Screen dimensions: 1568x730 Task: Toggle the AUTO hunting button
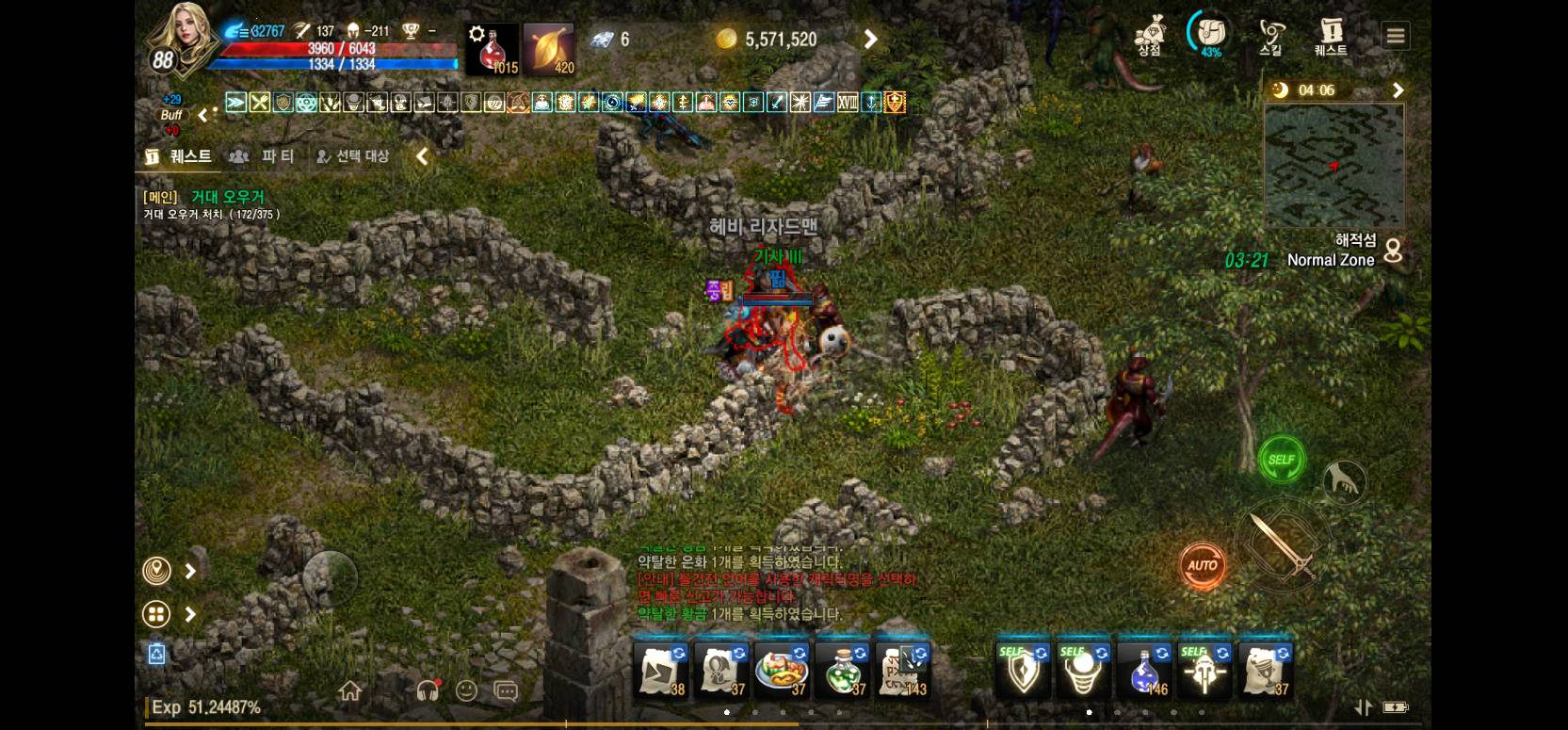point(1203,565)
